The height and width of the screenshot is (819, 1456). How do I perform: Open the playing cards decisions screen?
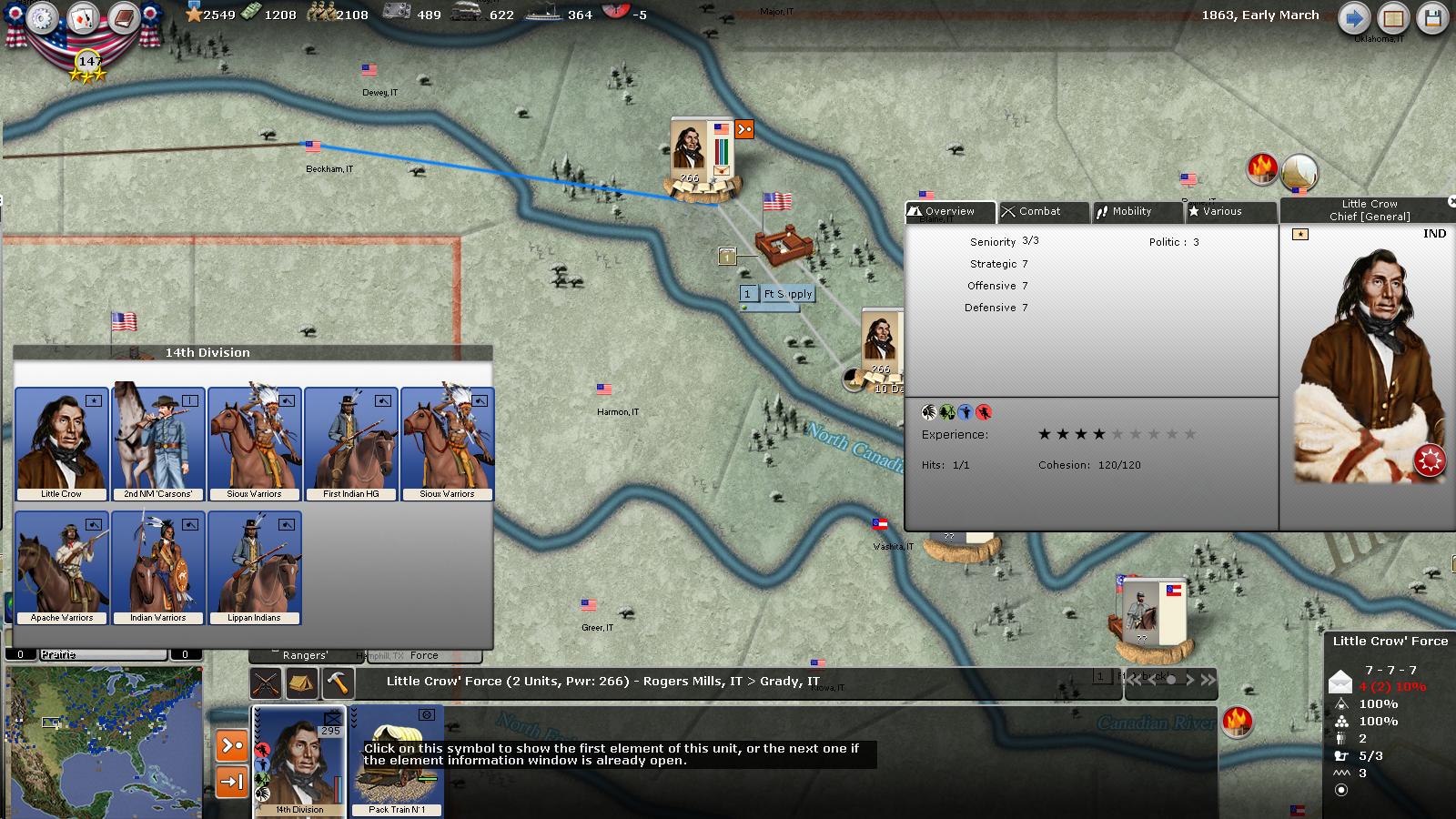pyautogui.click(x=82, y=18)
